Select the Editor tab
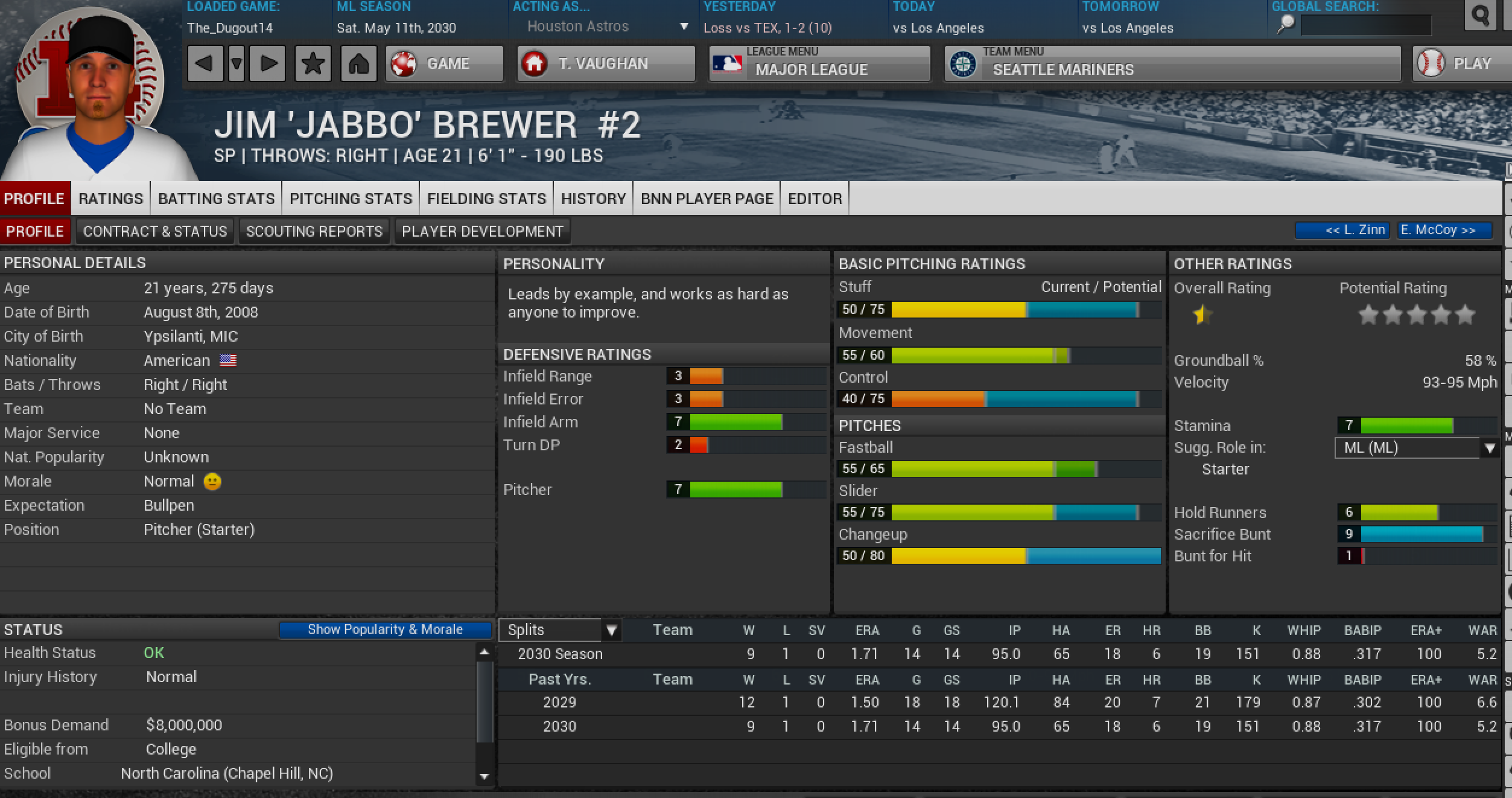 coord(815,199)
